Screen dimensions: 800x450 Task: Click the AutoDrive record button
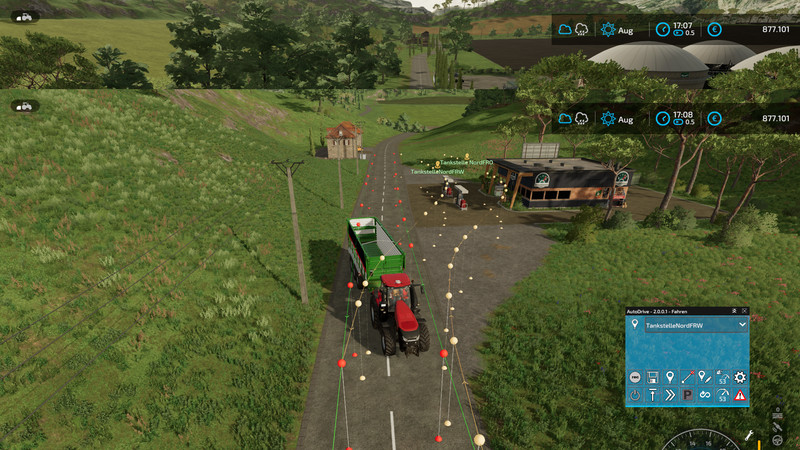(635, 377)
